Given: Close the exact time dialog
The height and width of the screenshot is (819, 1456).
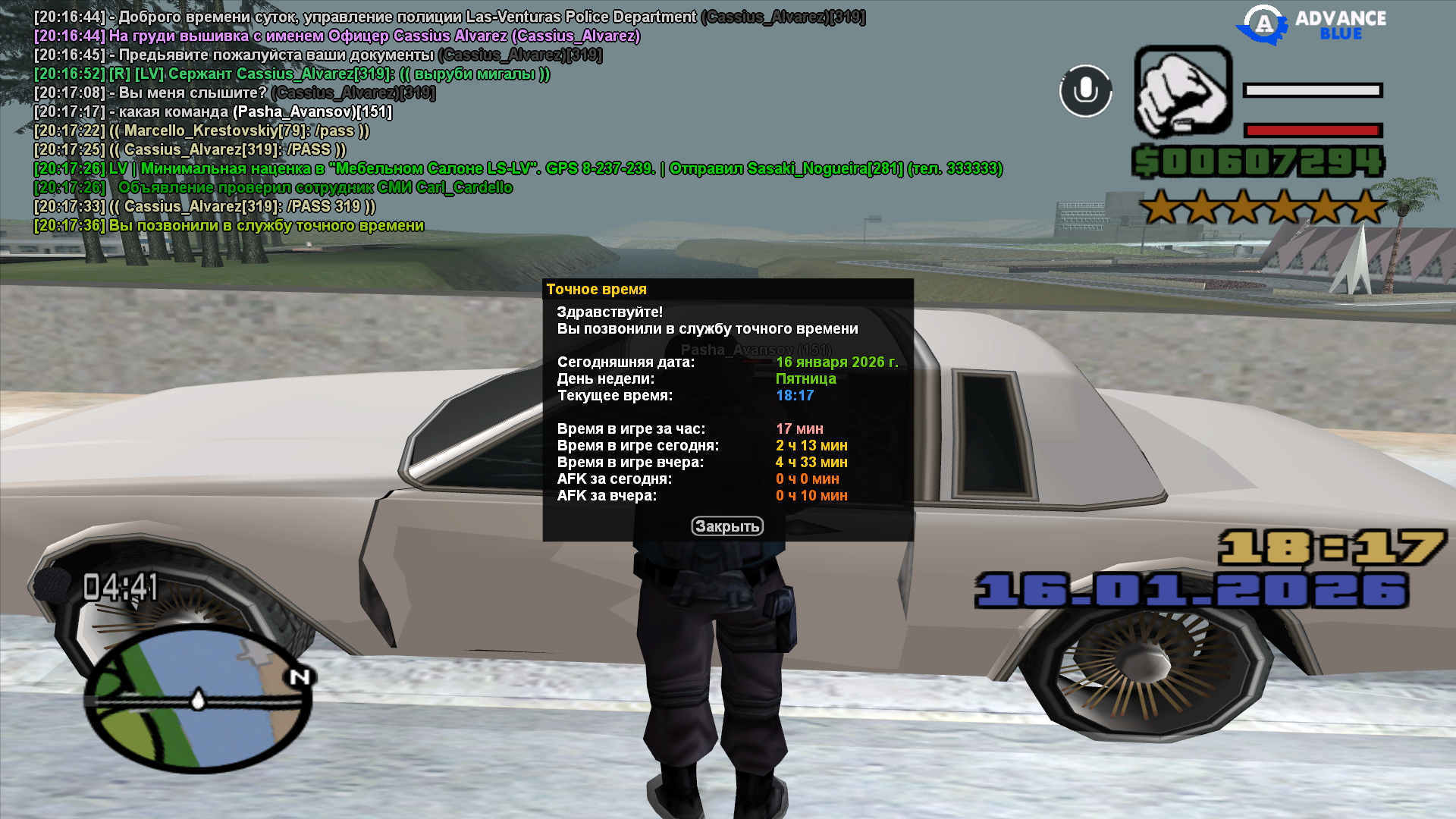Looking at the screenshot, I should pyautogui.click(x=726, y=526).
